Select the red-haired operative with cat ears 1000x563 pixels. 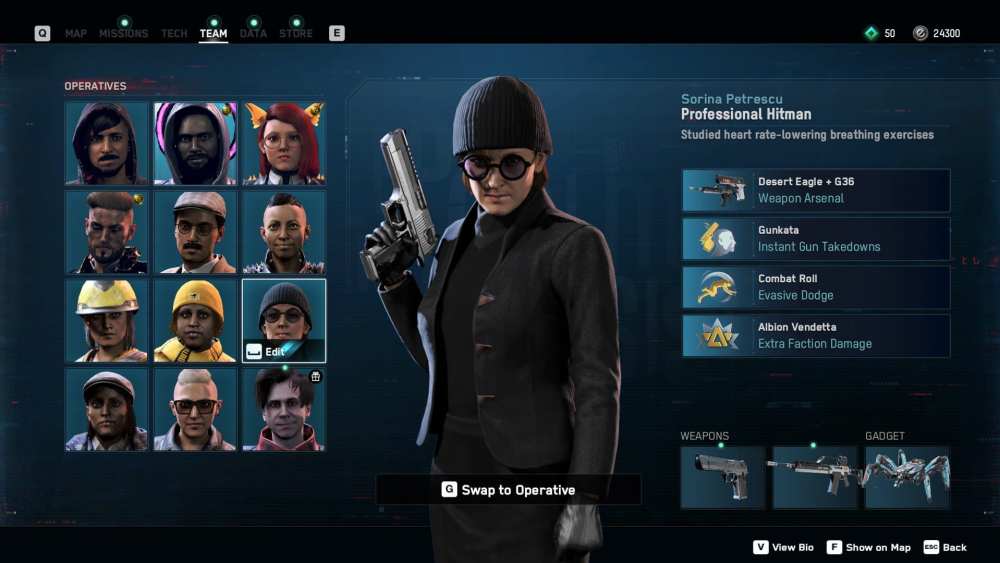click(x=283, y=143)
